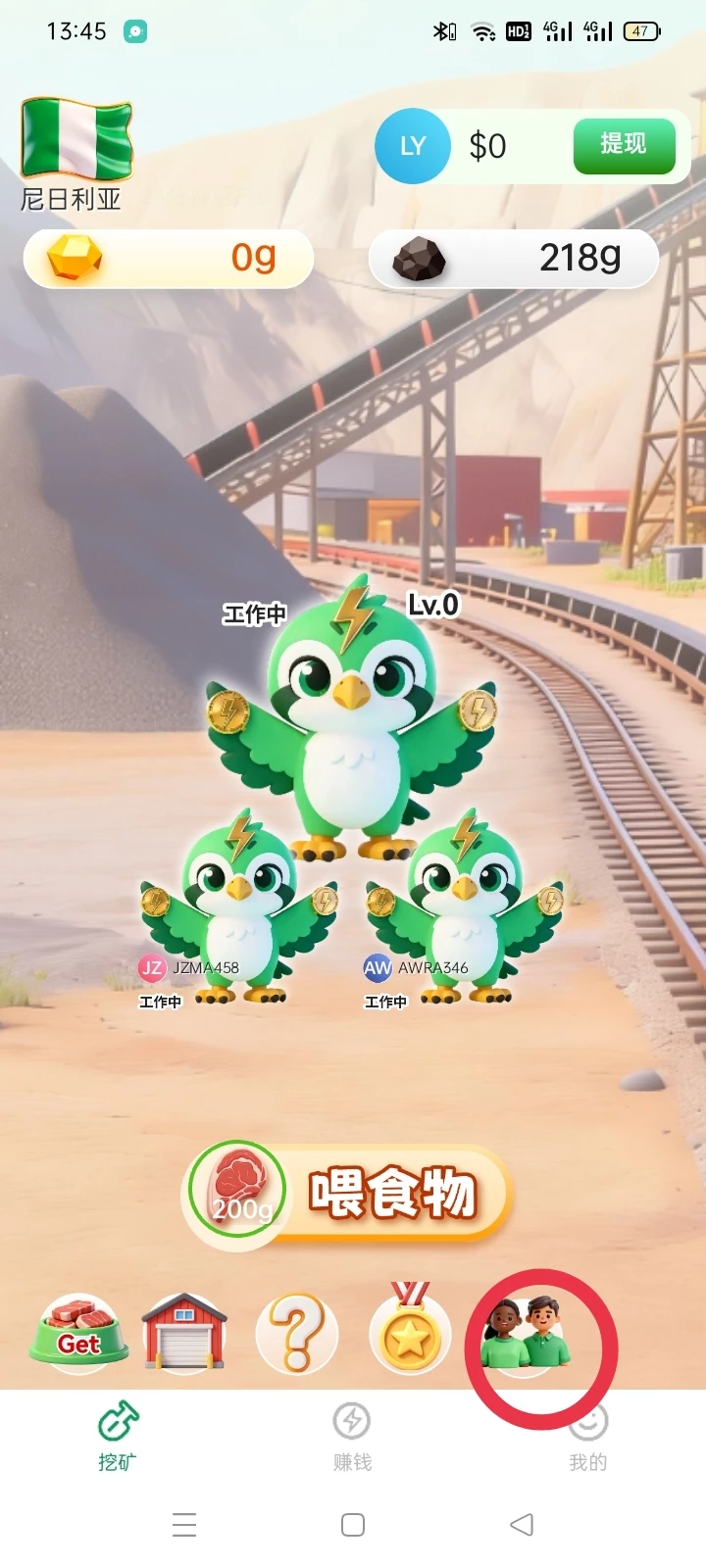Open the two friends invite icon
706x1568 pixels.
(x=526, y=1335)
